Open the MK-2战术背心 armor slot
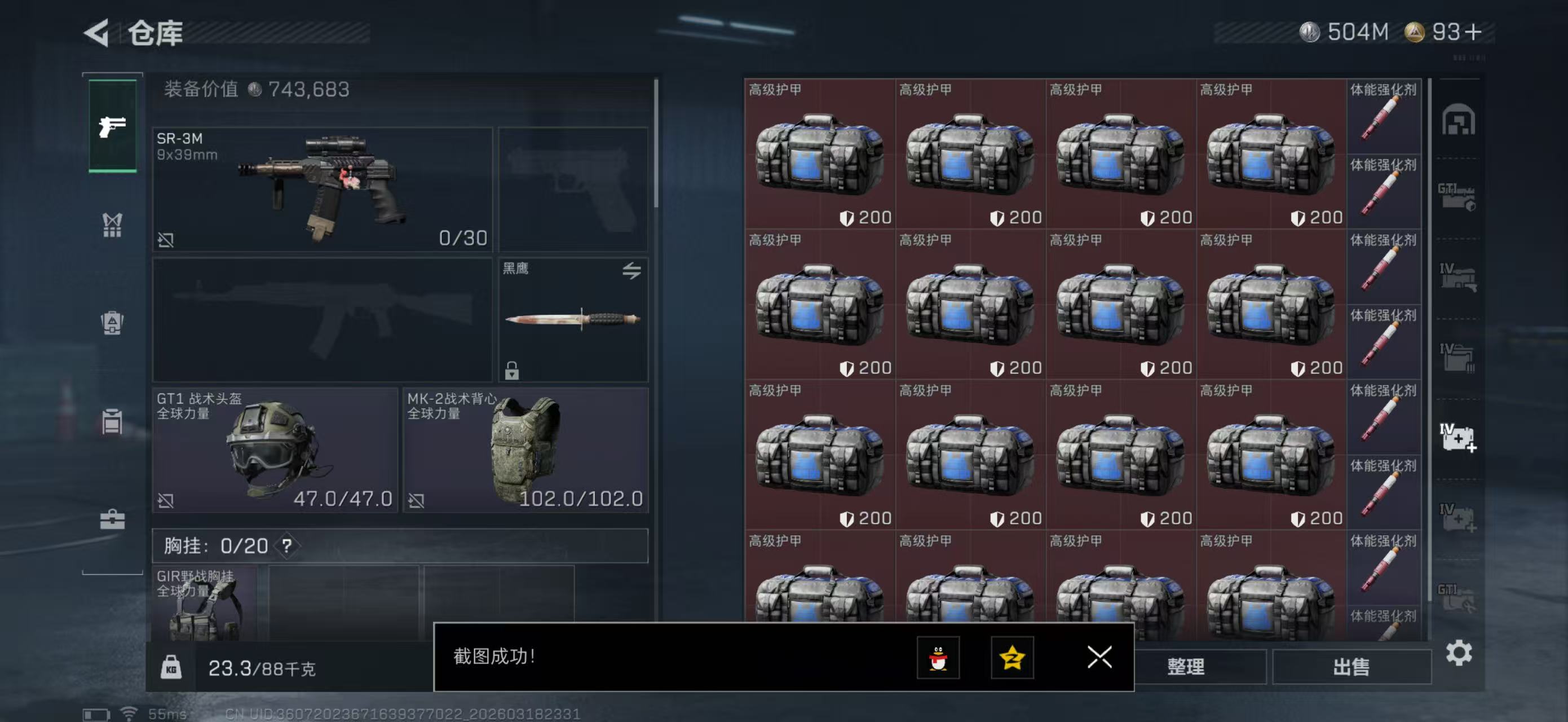Image resolution: width=1568 pixels, height=722 pixels. pos(525,450)
